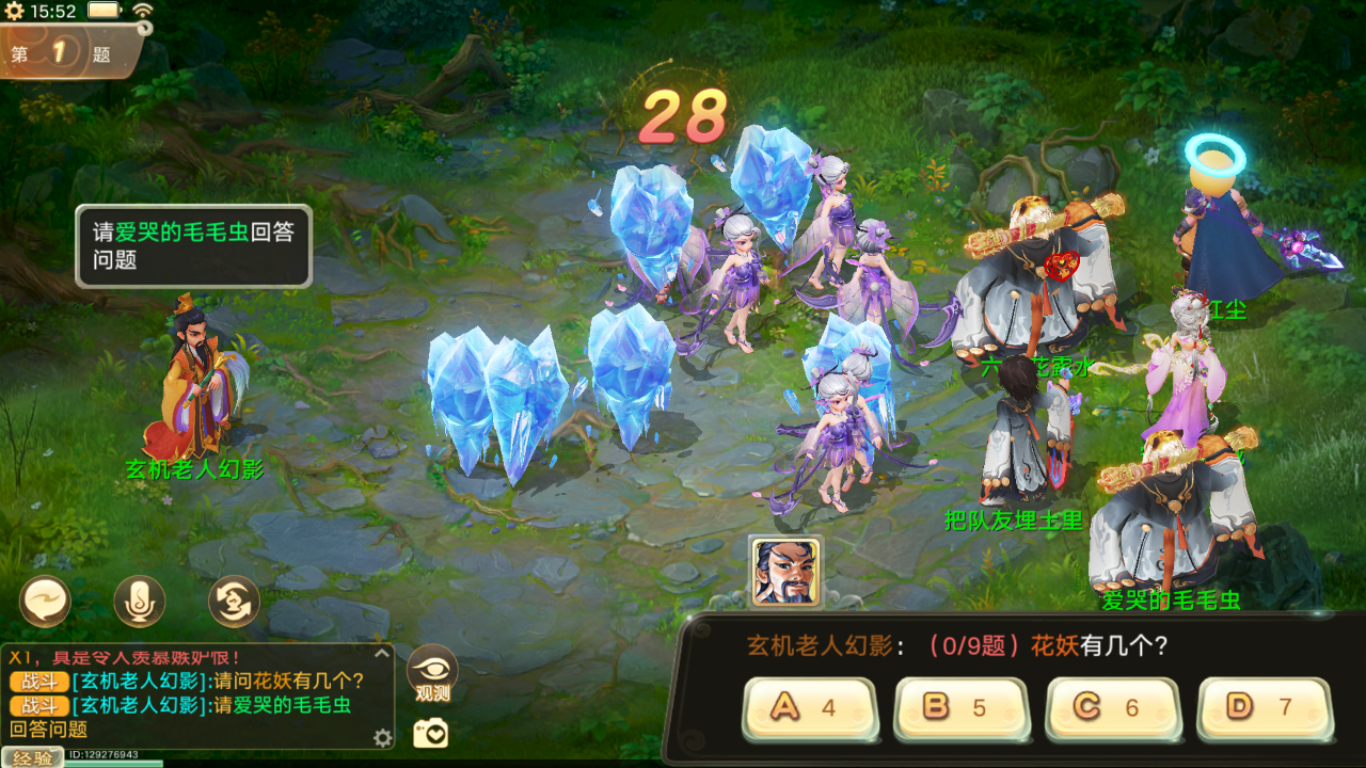This screenshot has height=768, width=1366.
Task: Open the speech bubble chat button
Action: (x=45, y=602)
